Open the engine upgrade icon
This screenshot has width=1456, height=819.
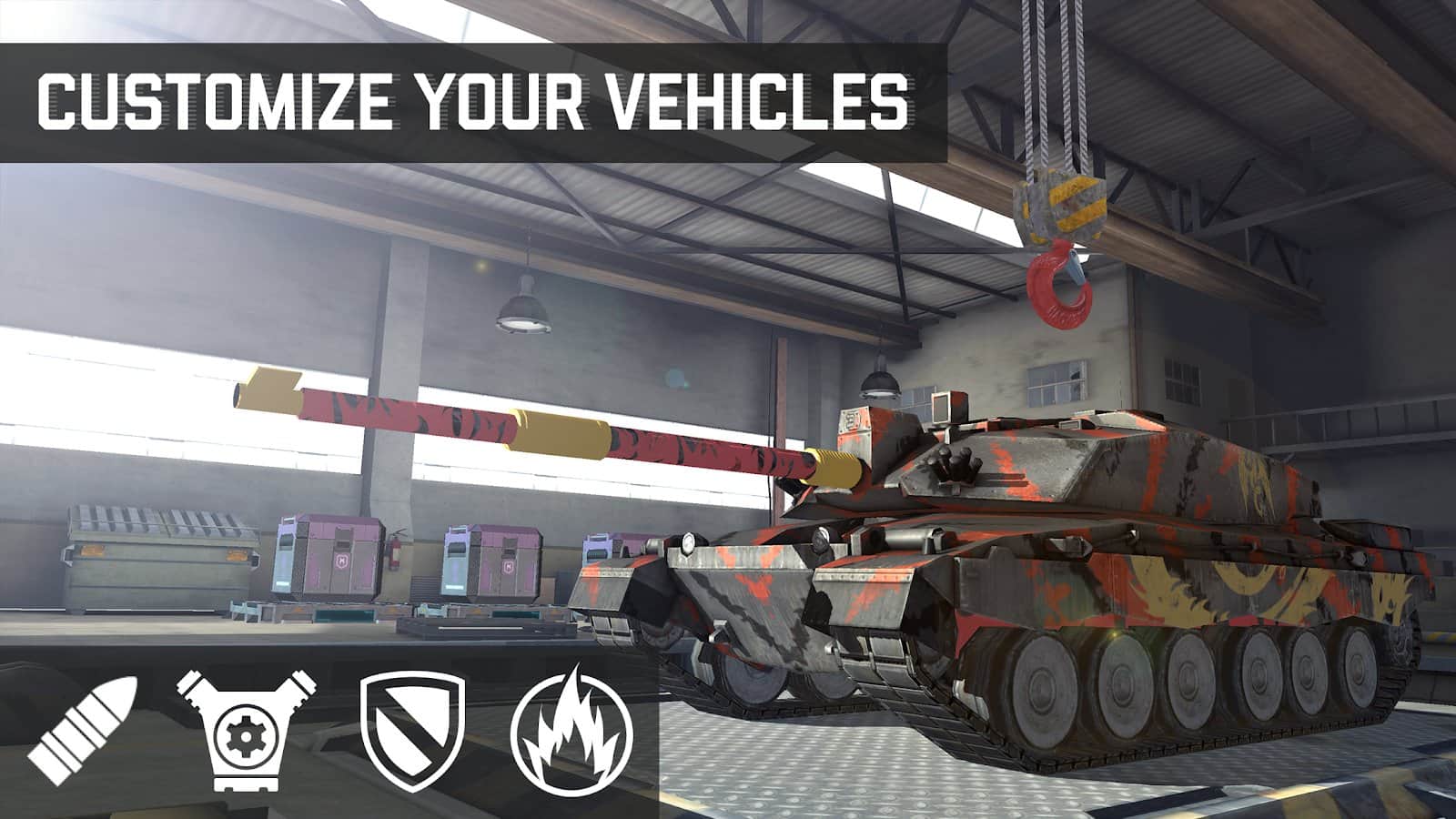click(246, 729)
